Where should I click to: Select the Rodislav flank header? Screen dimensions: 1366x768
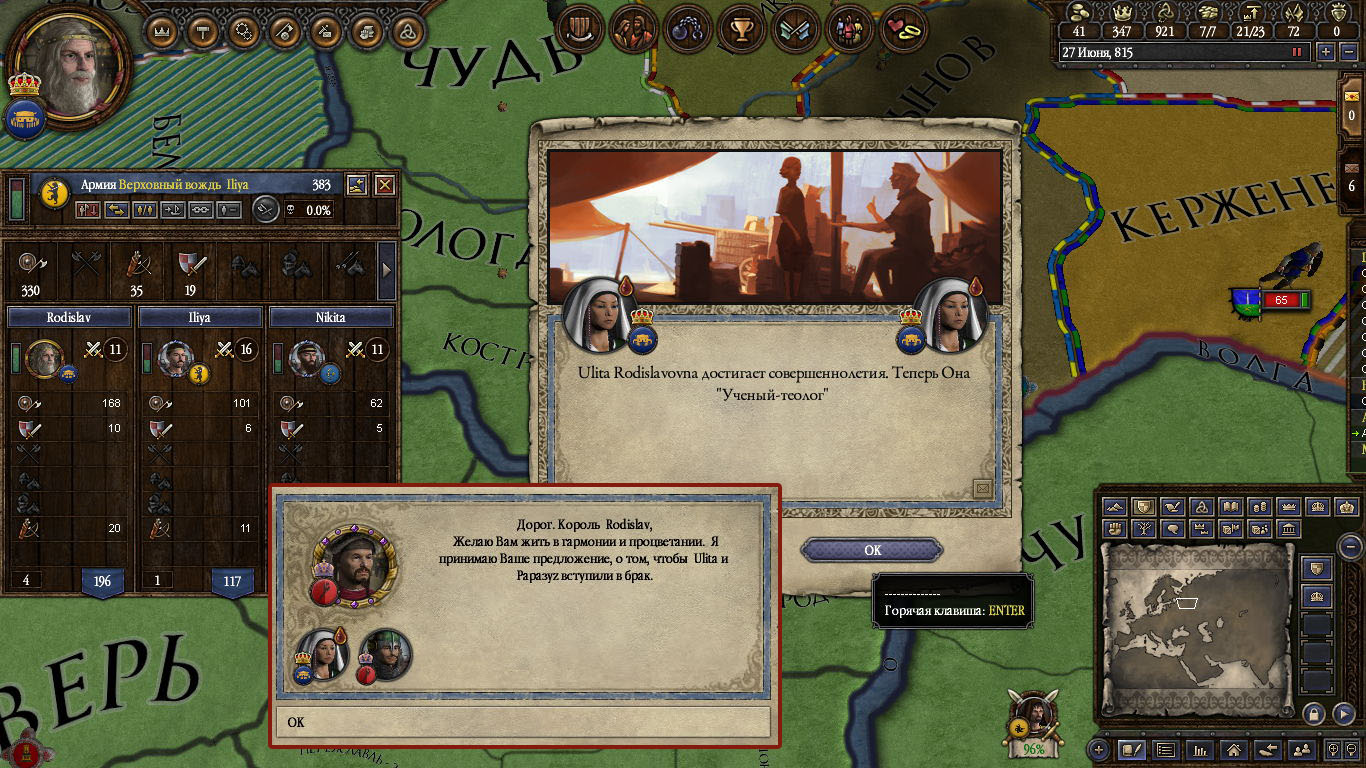[69, 317]
